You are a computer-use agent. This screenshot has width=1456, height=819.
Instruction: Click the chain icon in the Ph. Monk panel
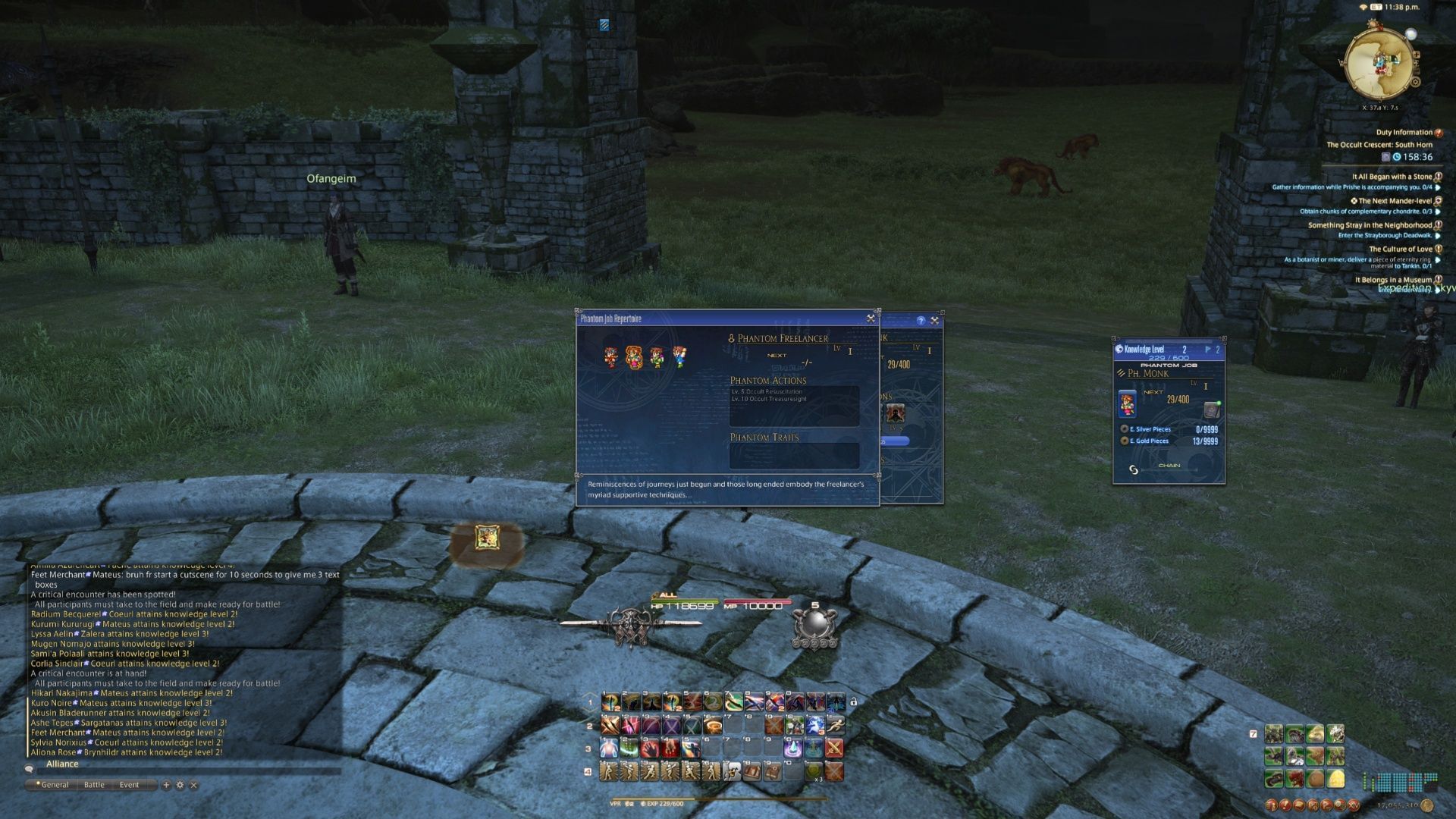click(x=1134, y=472)
